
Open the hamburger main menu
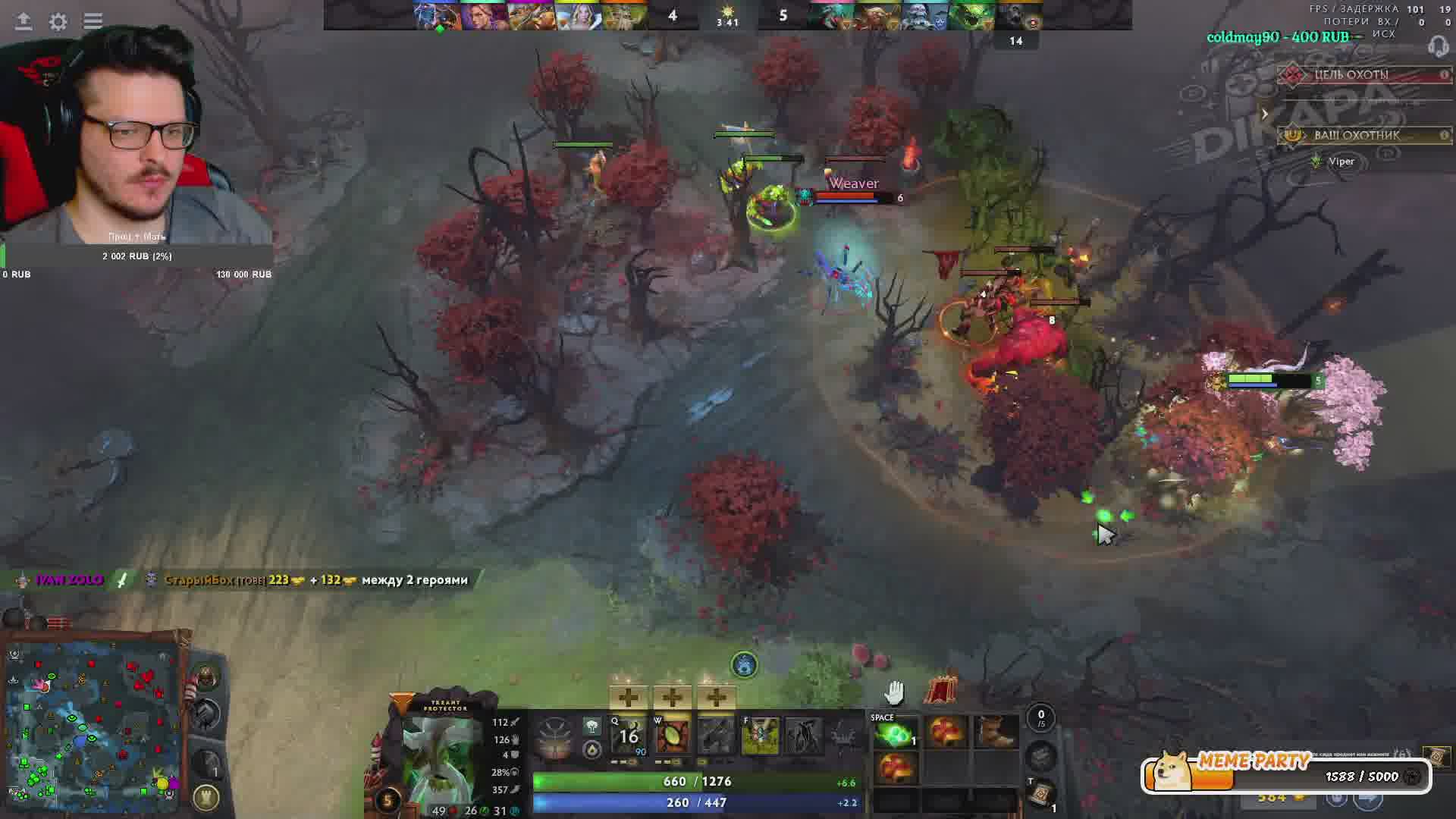click(x=93, y=21)
